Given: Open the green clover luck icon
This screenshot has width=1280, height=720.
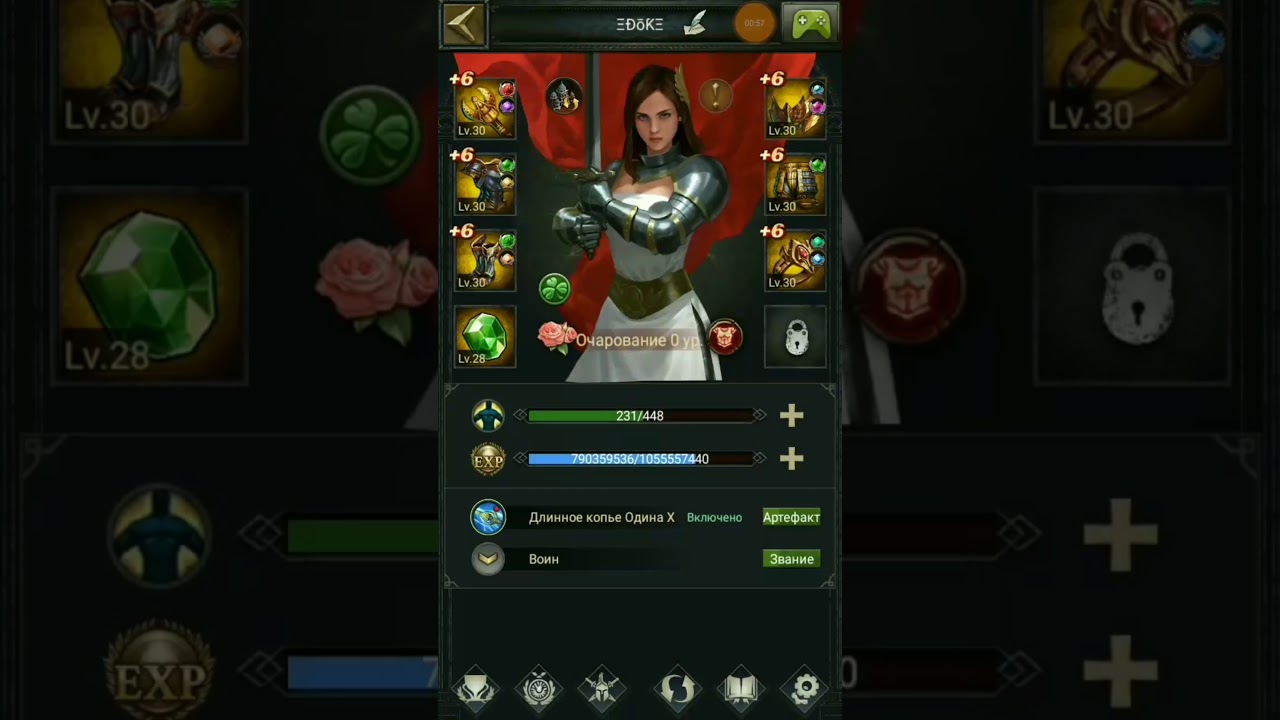Looking at the screenshot, I should (x=555, y=289).
